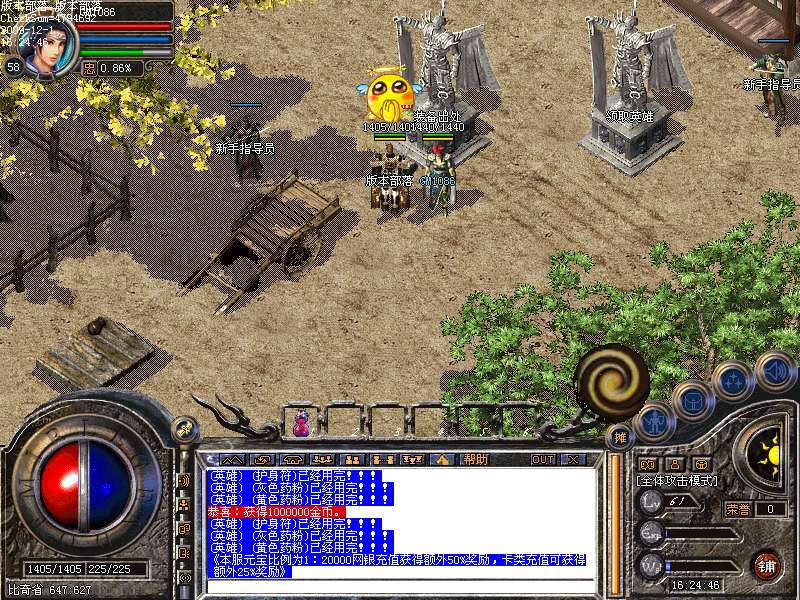Open the skills button with four stars
800x600 pixels.
733,381
